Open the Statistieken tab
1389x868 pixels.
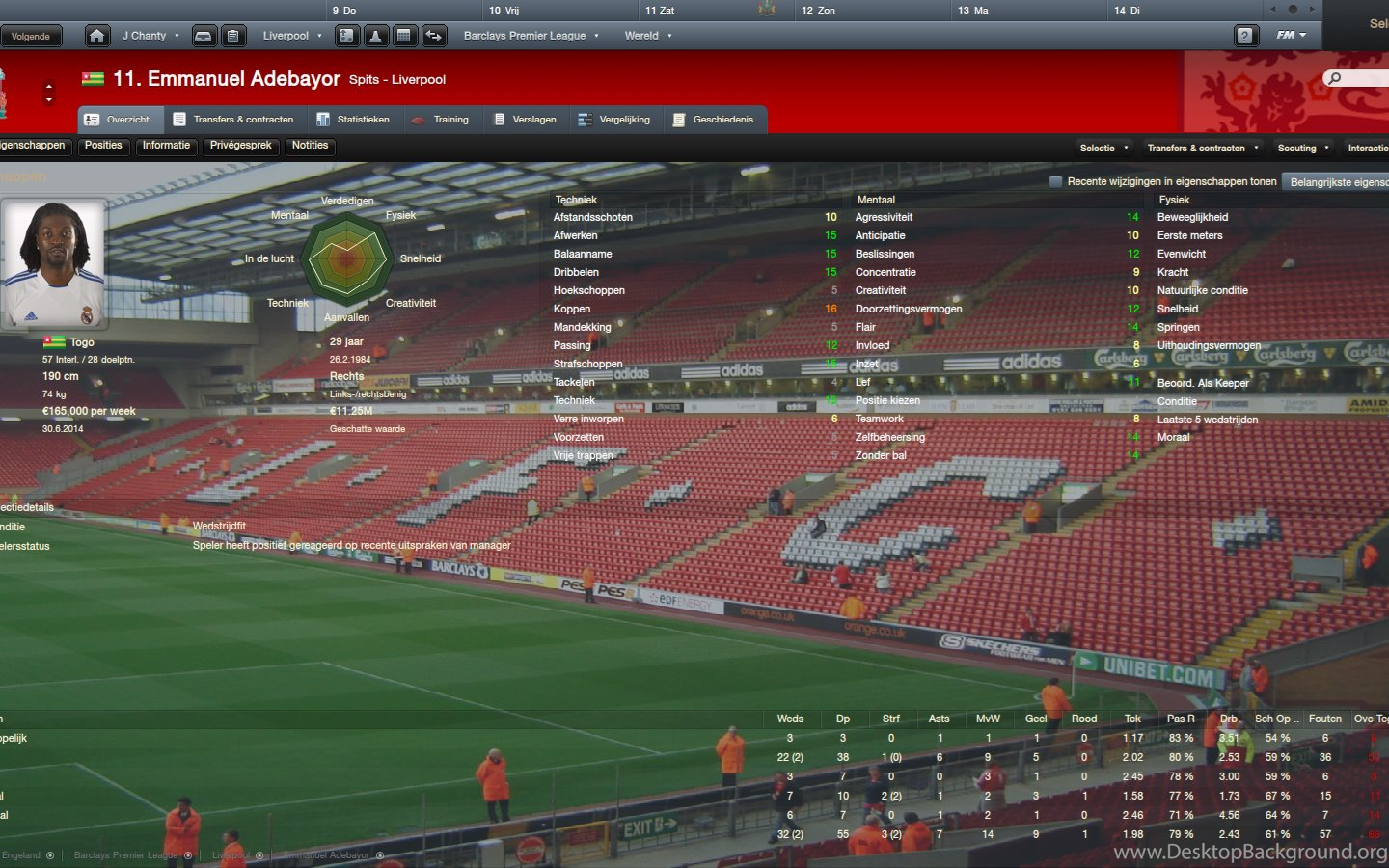click(x=353, y=120)
